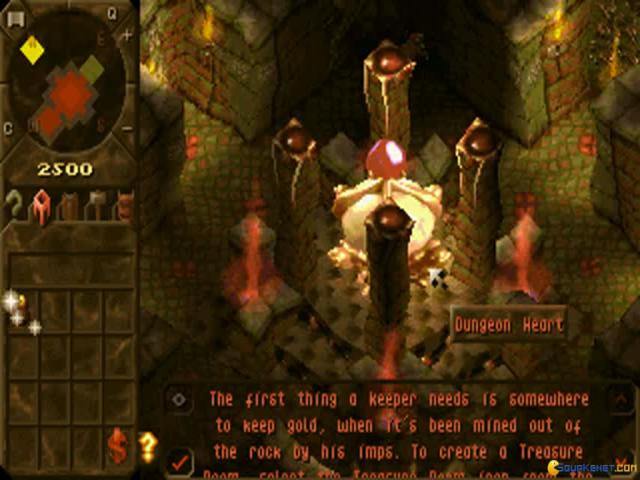Open the tab right of the rooms tab
The height and width of the screenshot is (480, 640).
point(70,206)
